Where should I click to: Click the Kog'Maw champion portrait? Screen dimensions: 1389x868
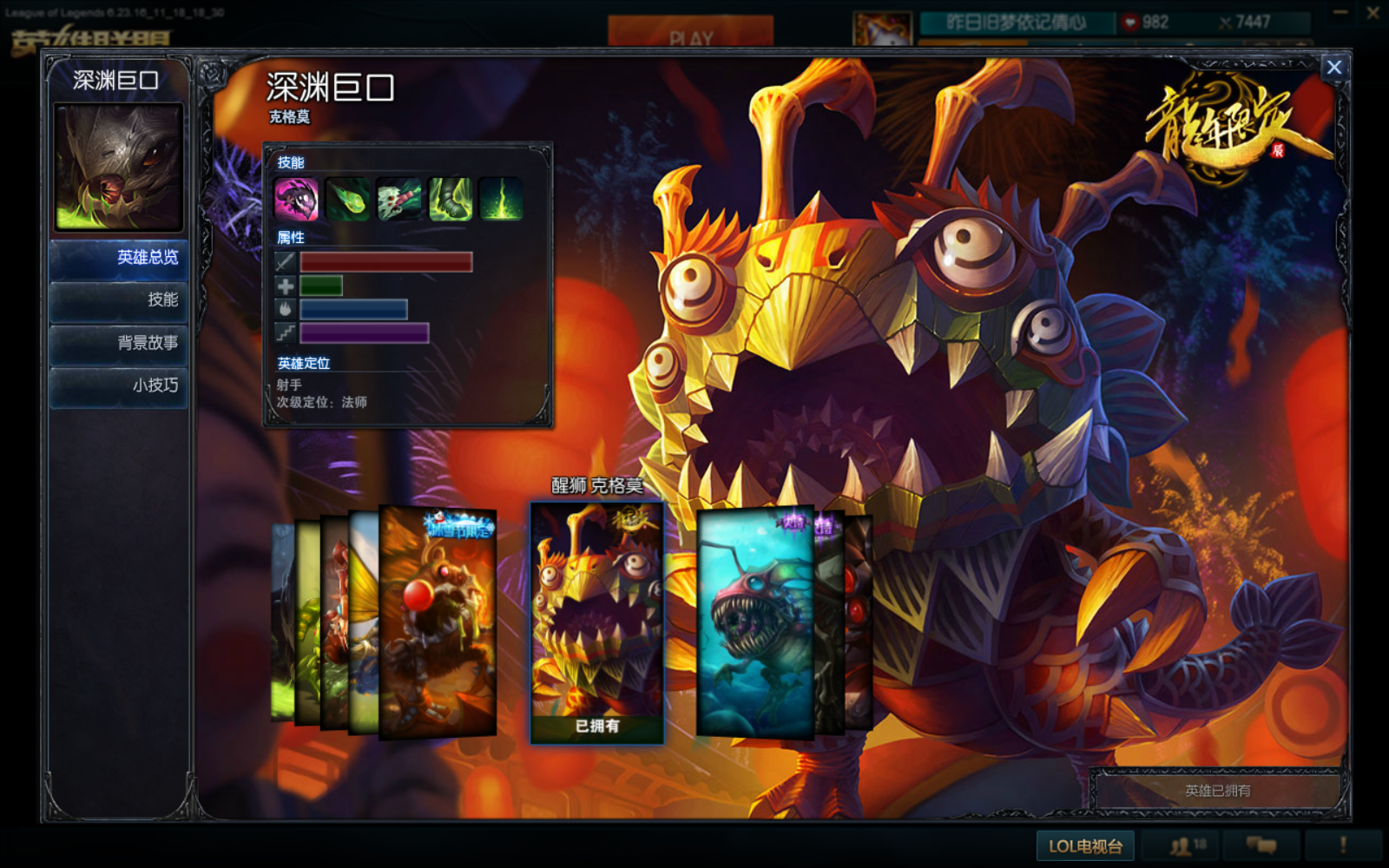(119, 167)
